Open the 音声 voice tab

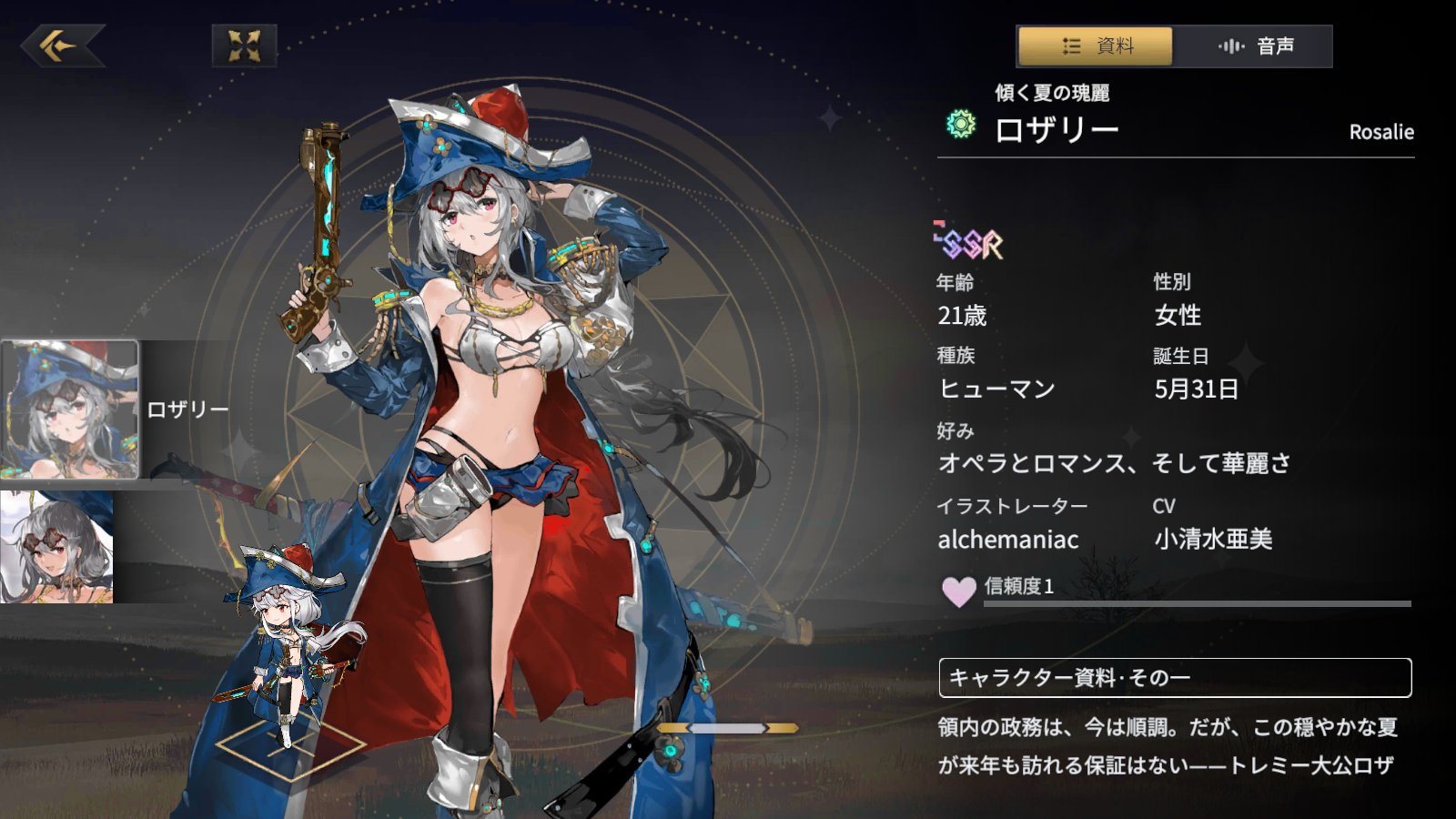(x=1254, y=46)
